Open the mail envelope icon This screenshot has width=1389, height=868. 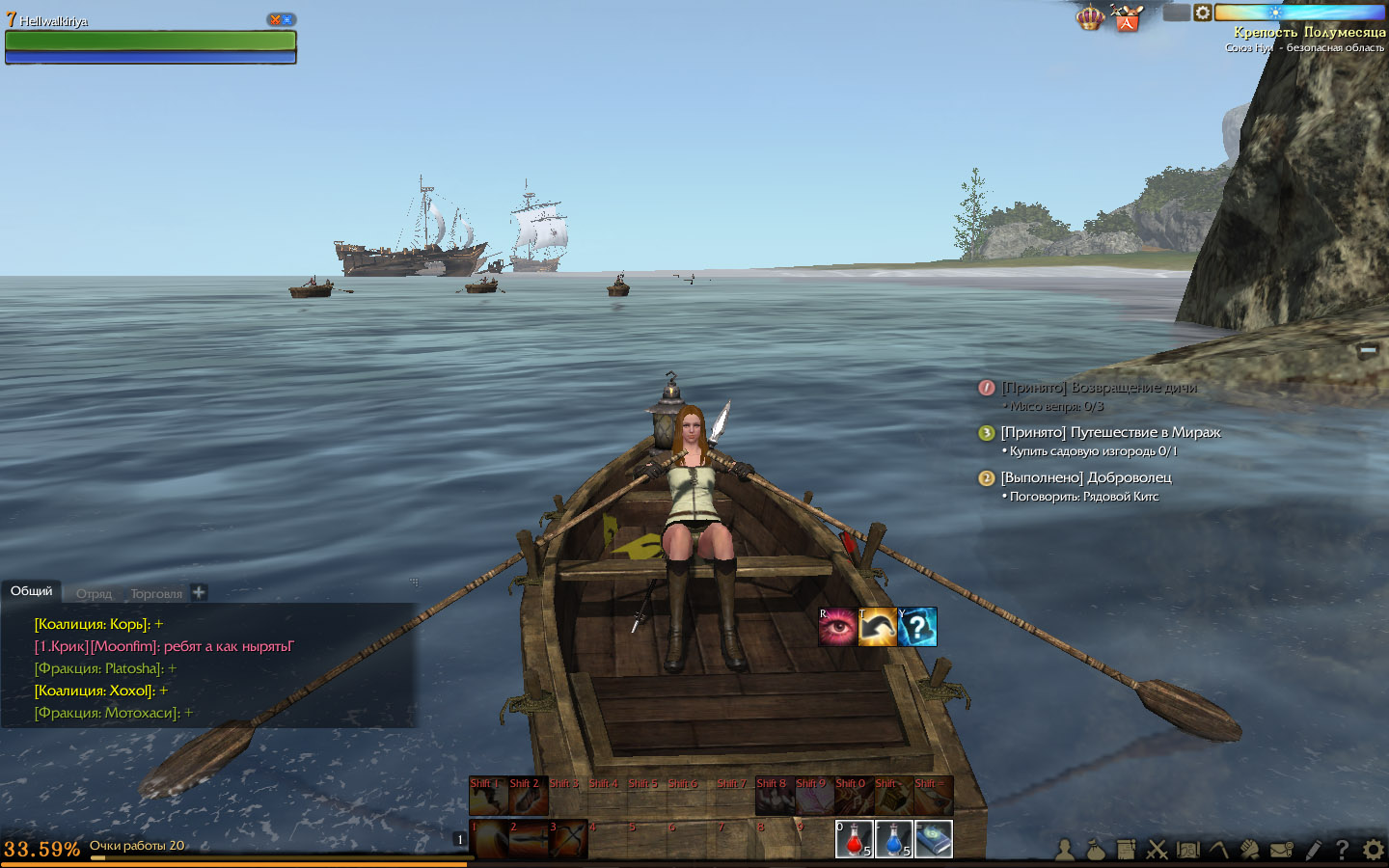click(1282, 850)
